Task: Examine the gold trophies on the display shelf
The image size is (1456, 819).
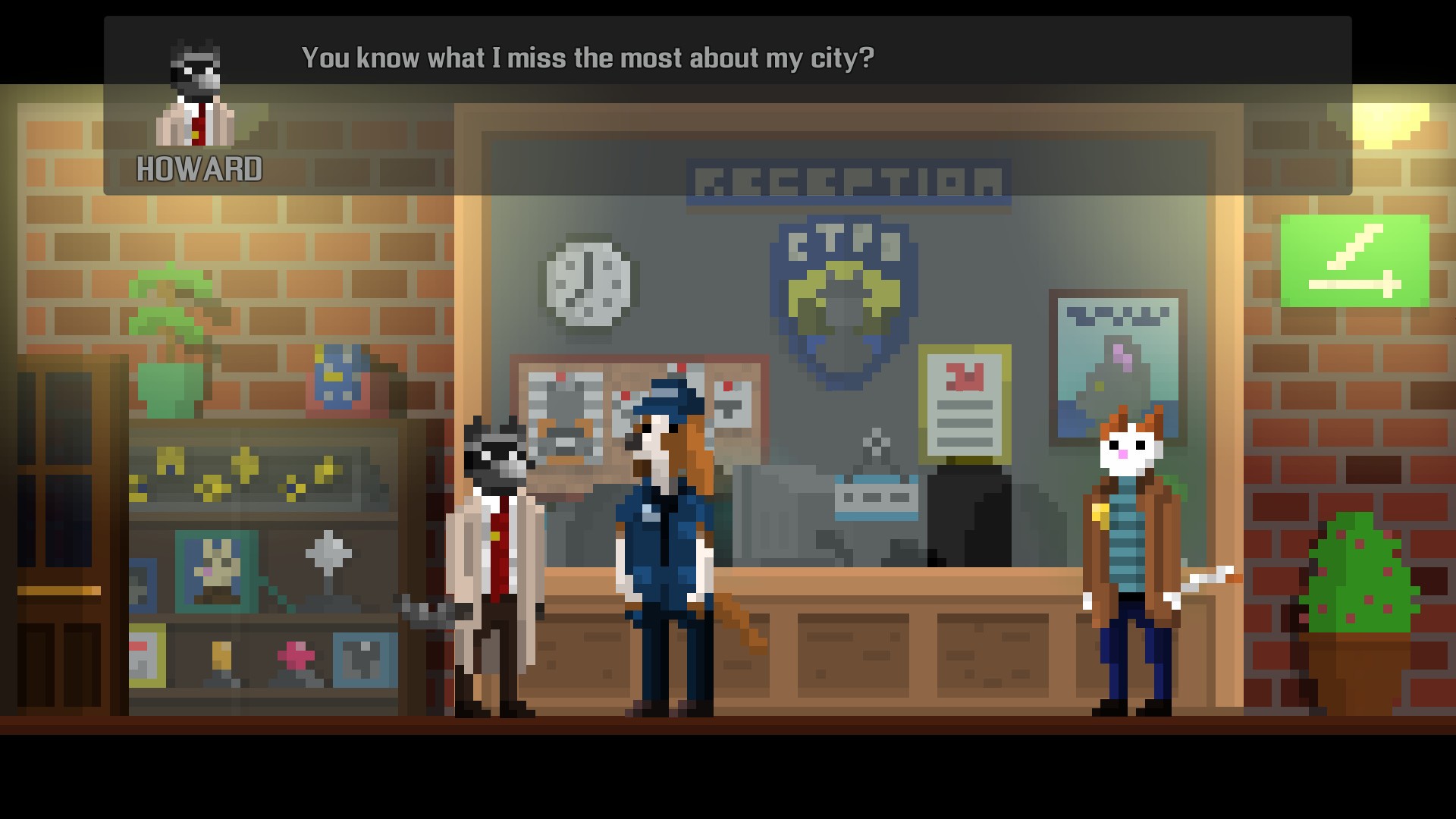Action: coord(250,470)
